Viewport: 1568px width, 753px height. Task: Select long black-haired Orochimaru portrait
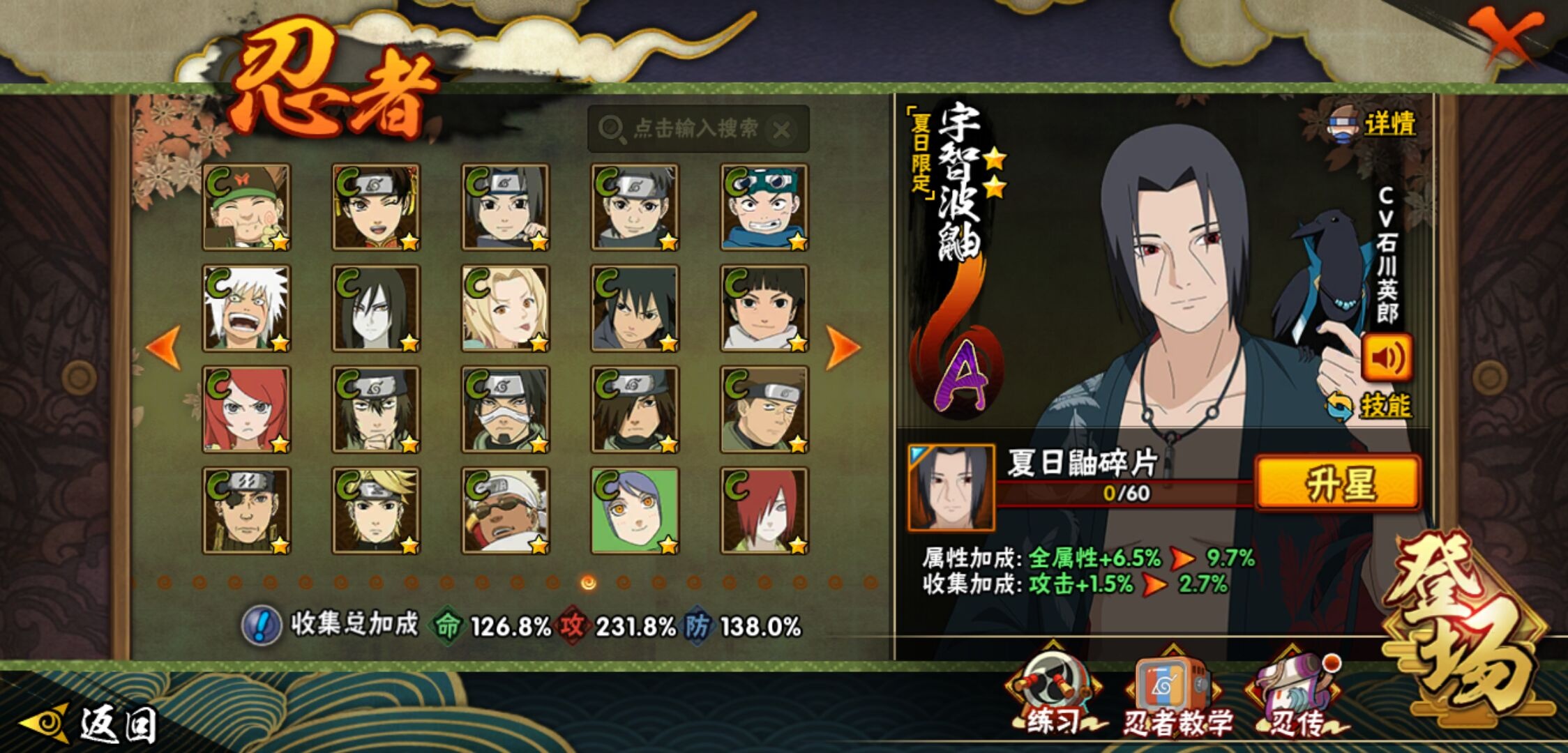click(376, 308)
